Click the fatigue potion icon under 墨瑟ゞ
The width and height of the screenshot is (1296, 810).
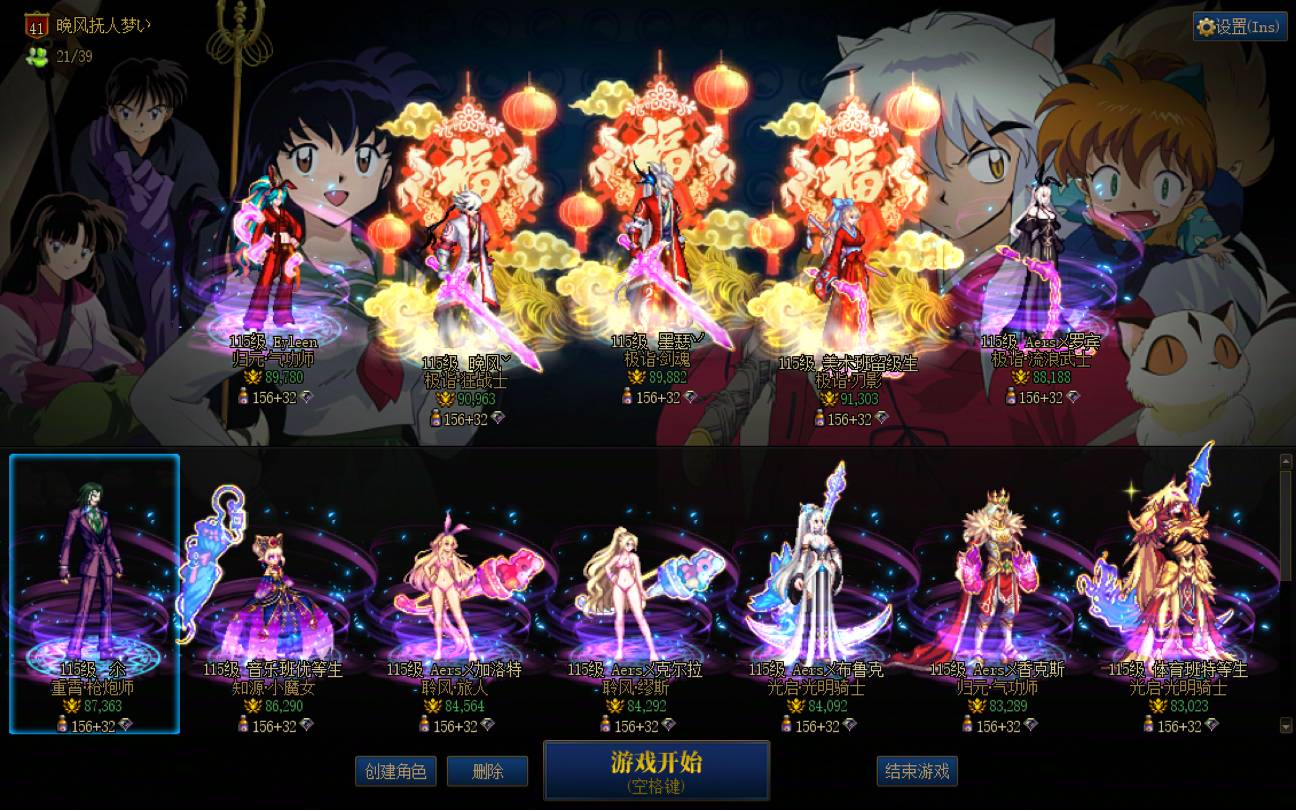pyautogui.click(x=626, y=397)
